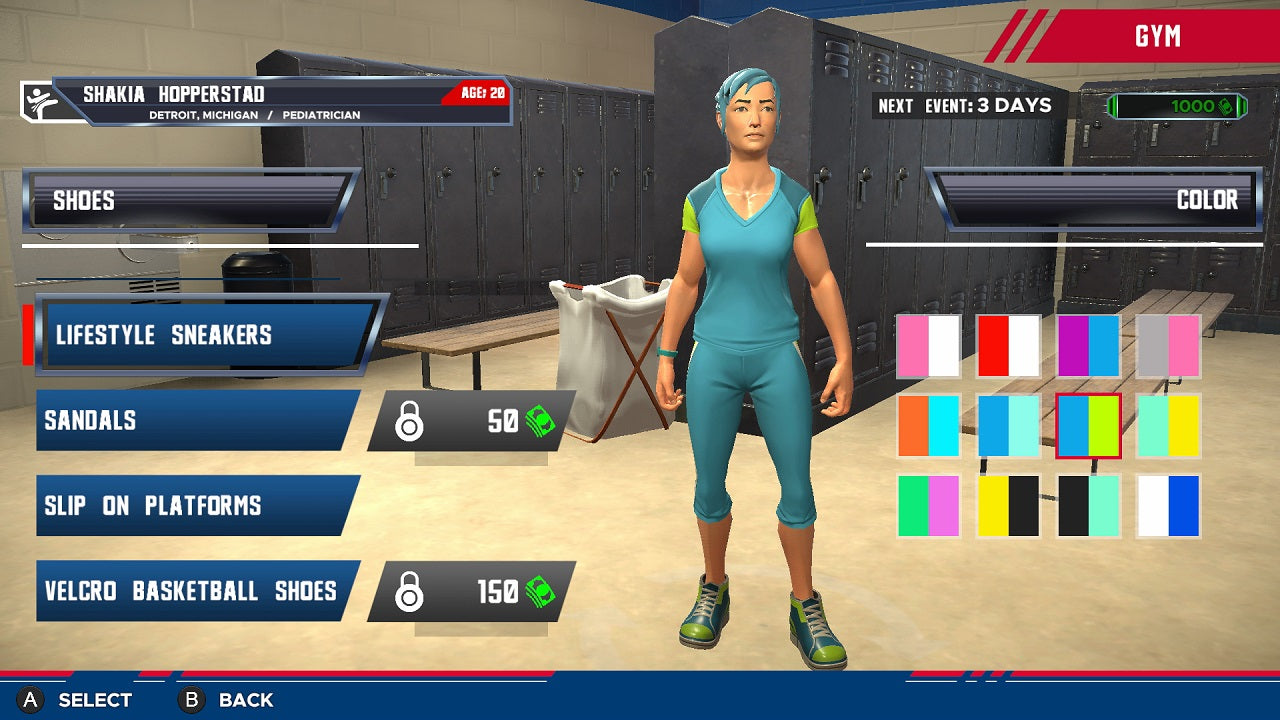1280x720 pixels.
Task: Select the yellow and black color swatch
Action: point(1008,508)
